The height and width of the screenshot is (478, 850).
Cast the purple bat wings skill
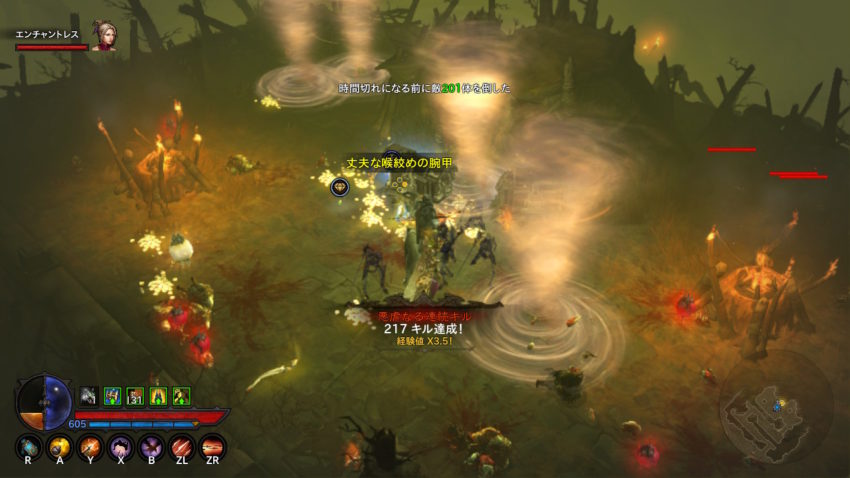click(x=152, y=447)
